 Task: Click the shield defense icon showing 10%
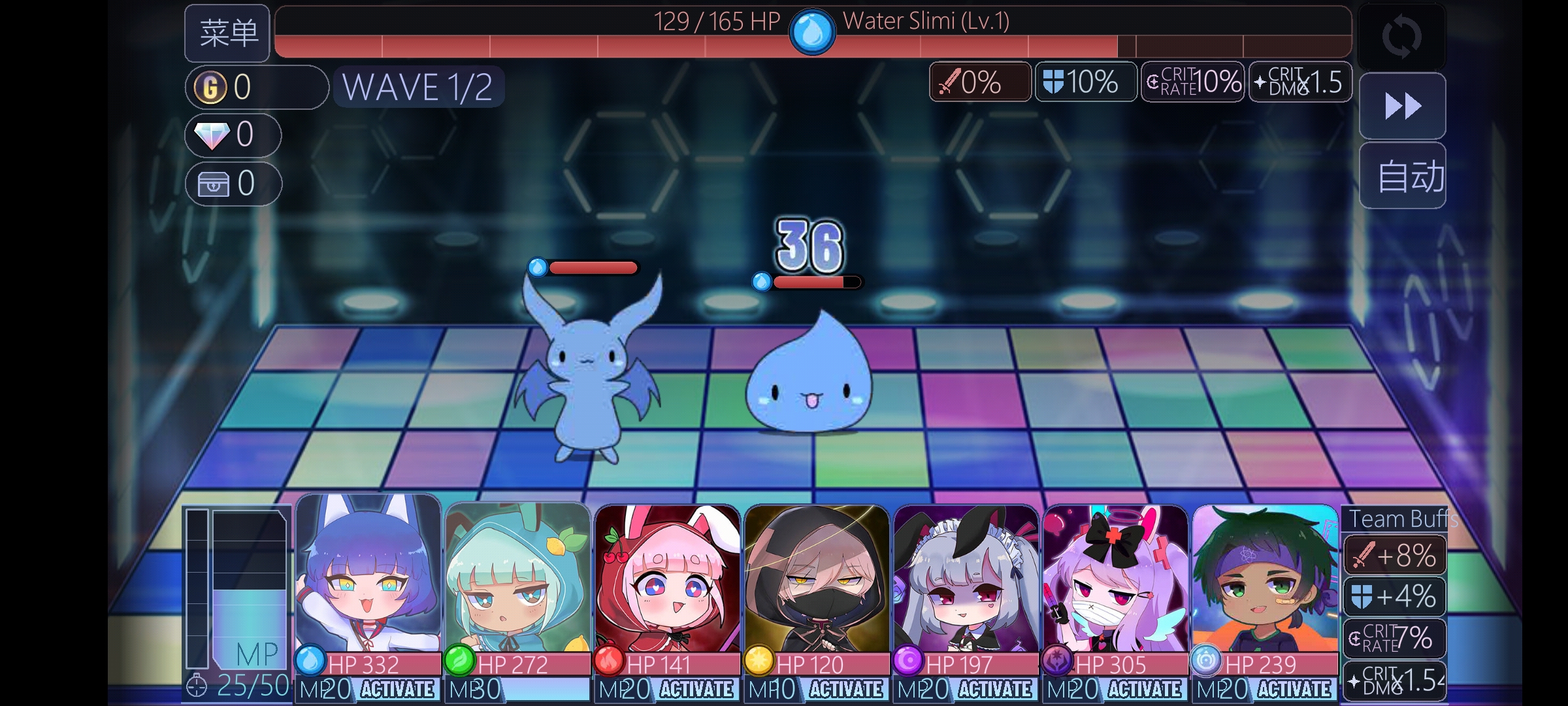pos(1085,82)
